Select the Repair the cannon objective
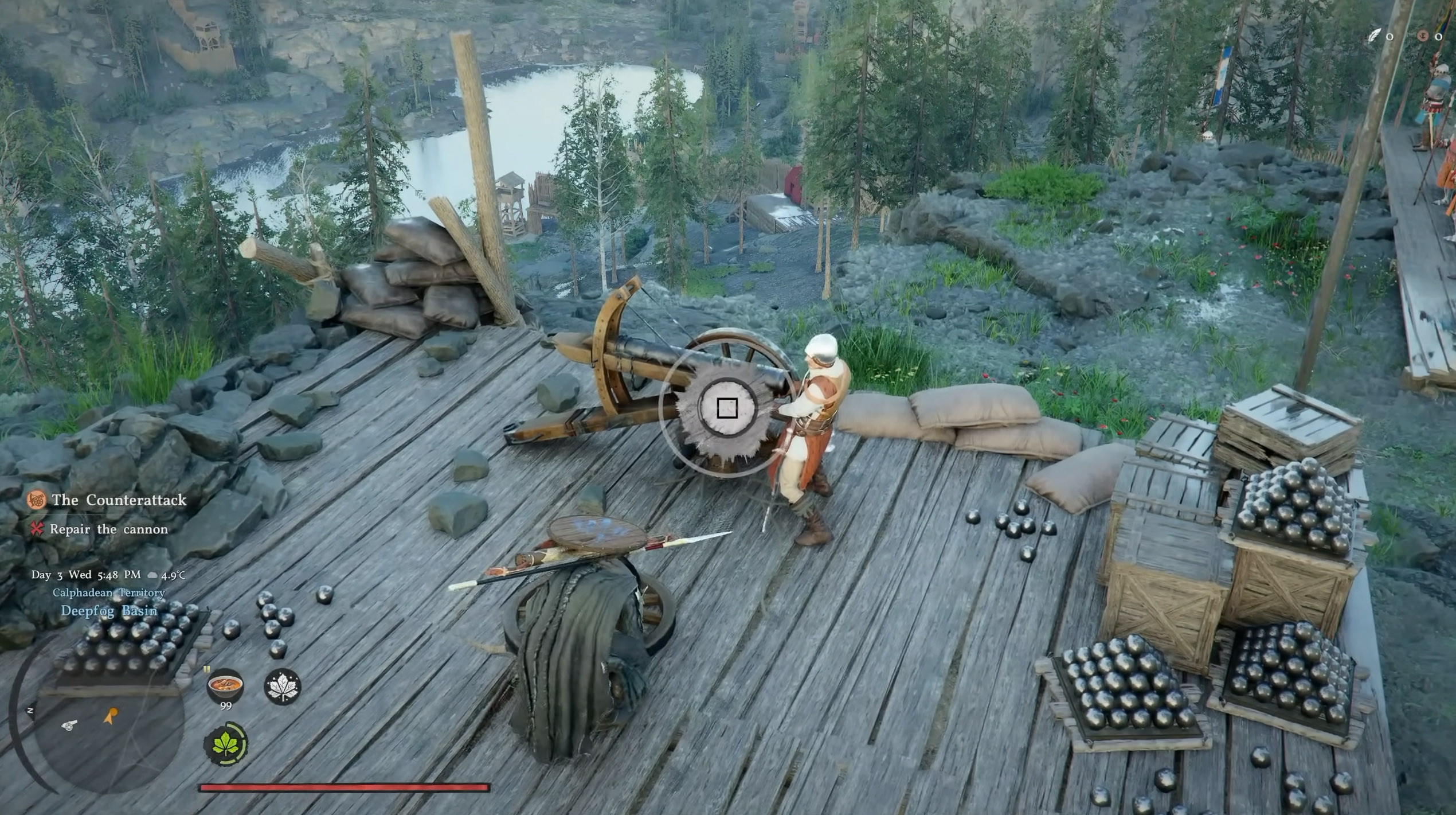Viewport: 1456px width, 815px height. [x=108, y=529]
